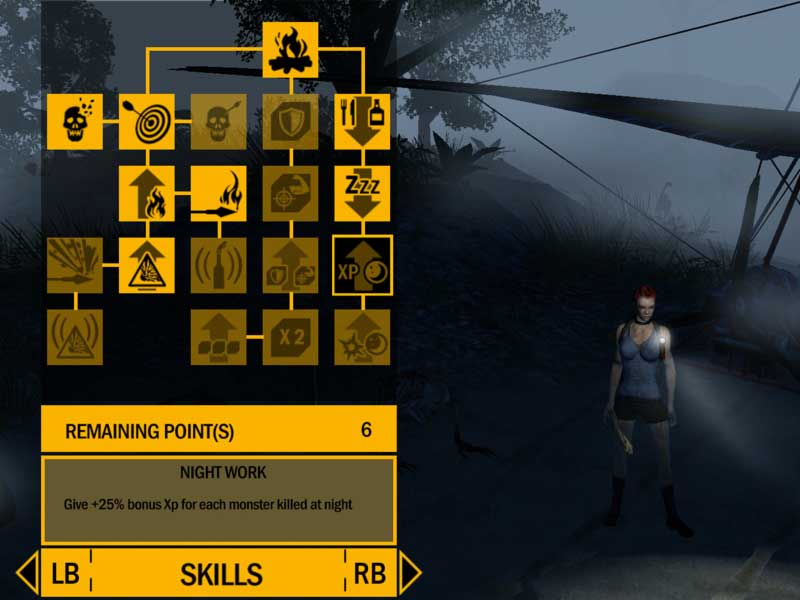Choose the shattered skull skill icon
This screenshot has height=600, width=800.
75,122
